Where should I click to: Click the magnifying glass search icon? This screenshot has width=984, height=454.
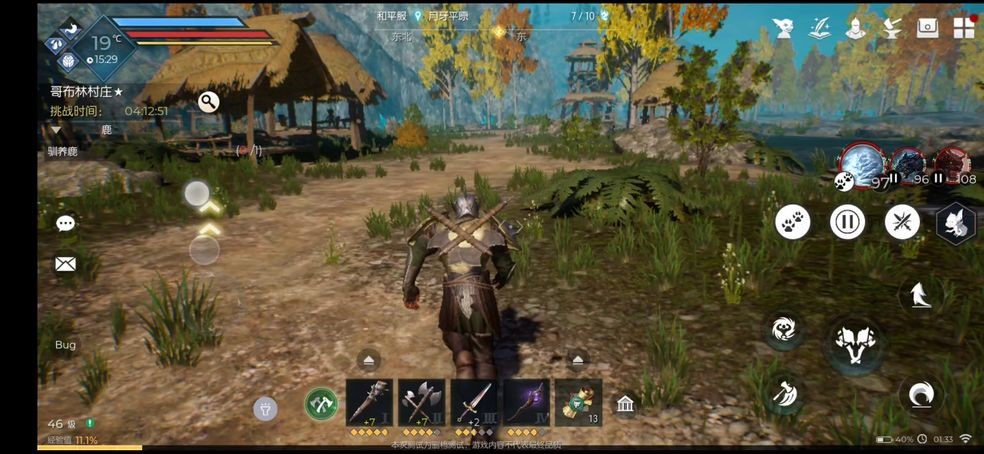[x=208, y=102]
